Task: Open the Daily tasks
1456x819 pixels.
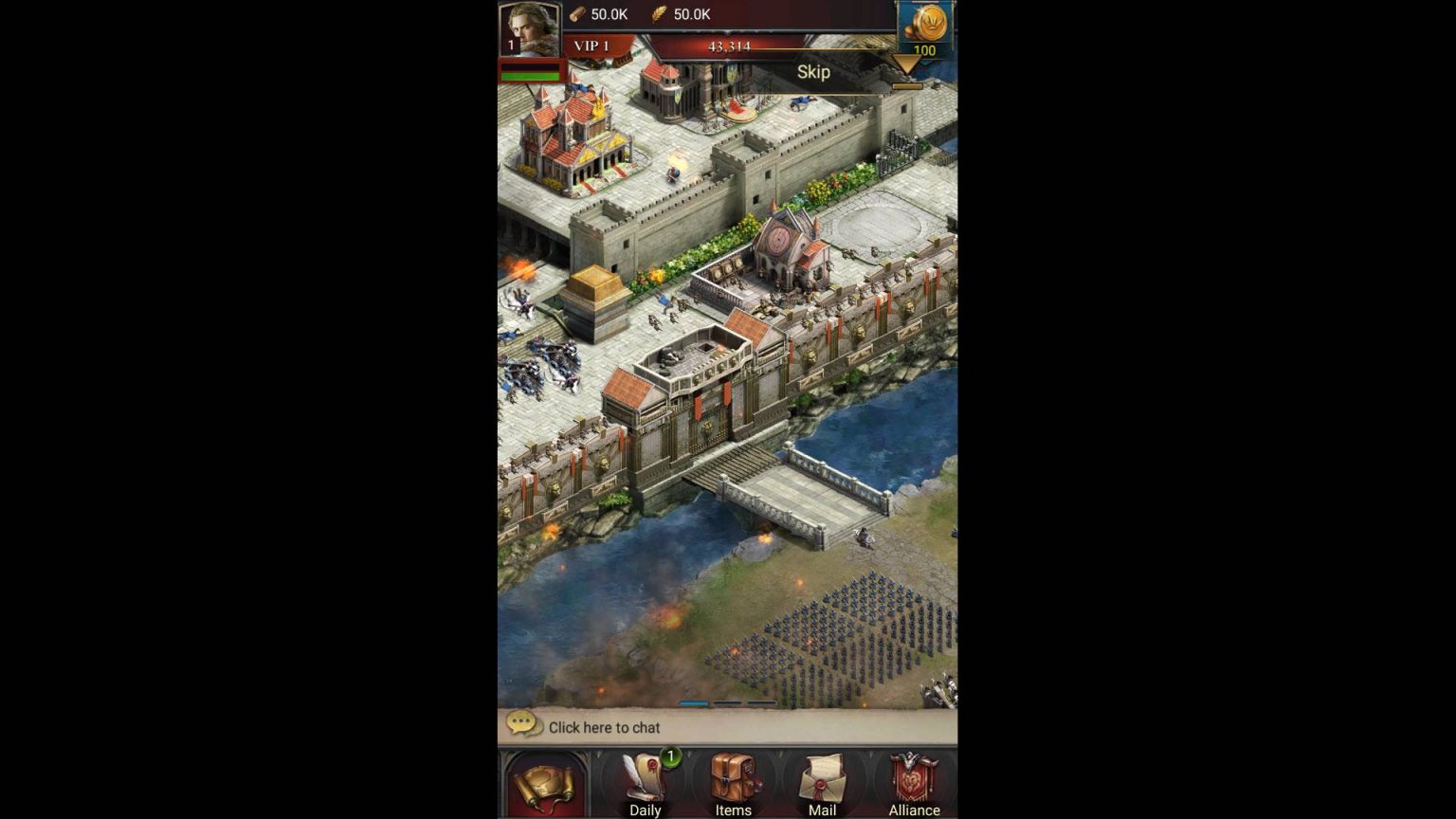Action: coord(646,785)
